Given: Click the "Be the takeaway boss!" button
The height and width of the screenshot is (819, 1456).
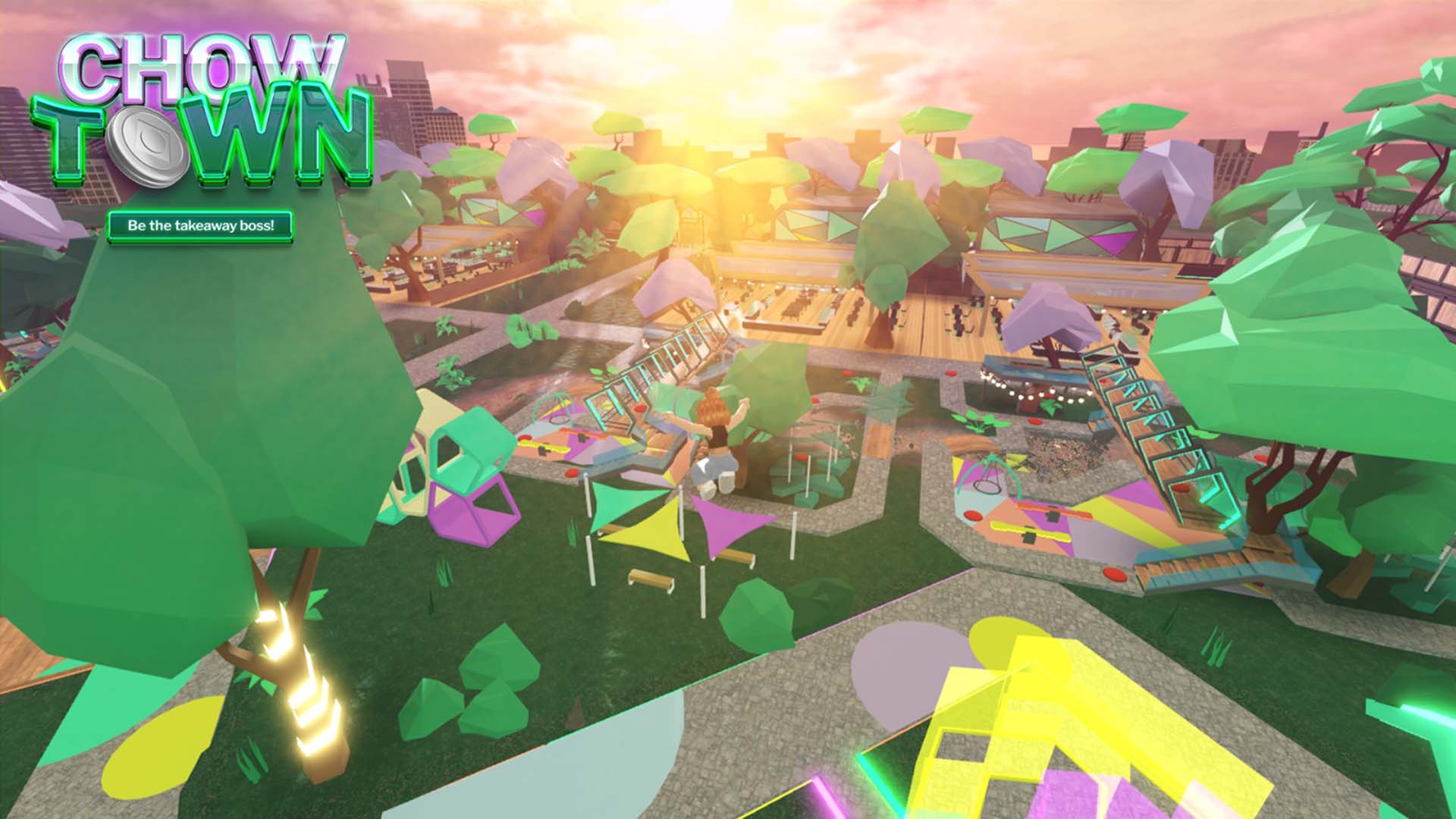Looking at the screenshot, I should click(200, 226).
